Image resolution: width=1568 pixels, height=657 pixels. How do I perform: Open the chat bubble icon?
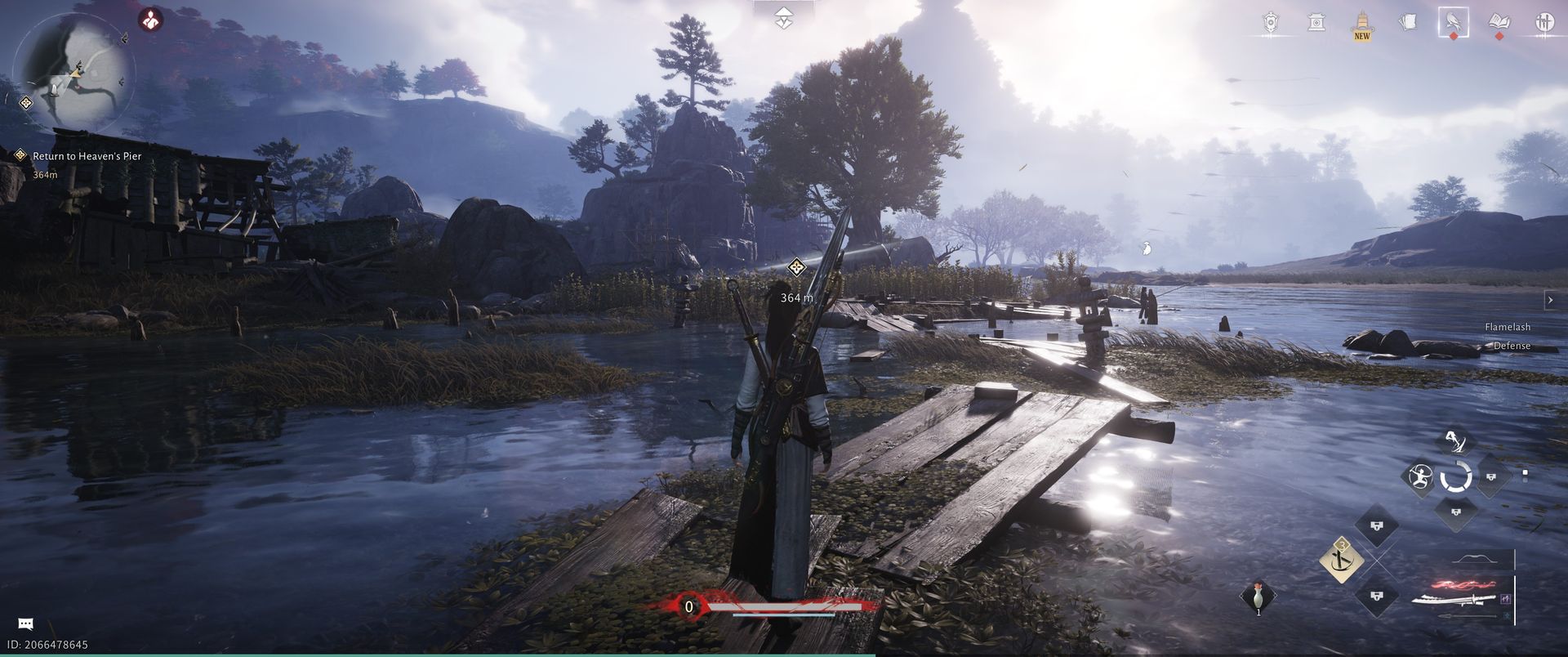pos(25,624)
